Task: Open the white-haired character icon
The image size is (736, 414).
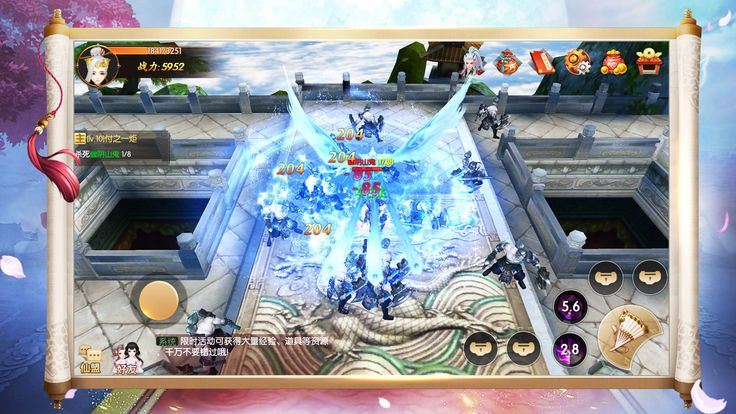Action: pyautogui.click(x=473, y=61)
